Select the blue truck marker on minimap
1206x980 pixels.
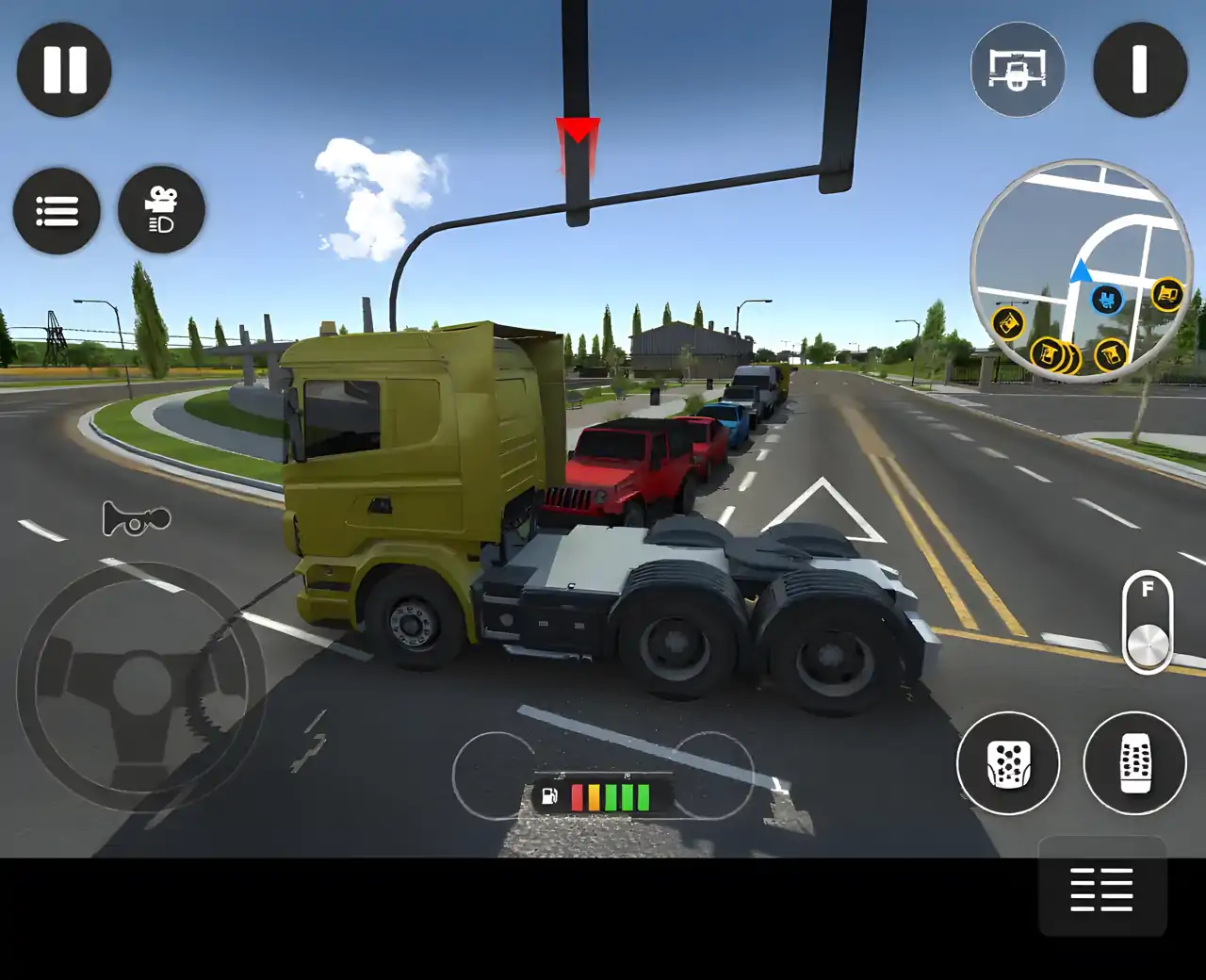[x=1107, y=301]
